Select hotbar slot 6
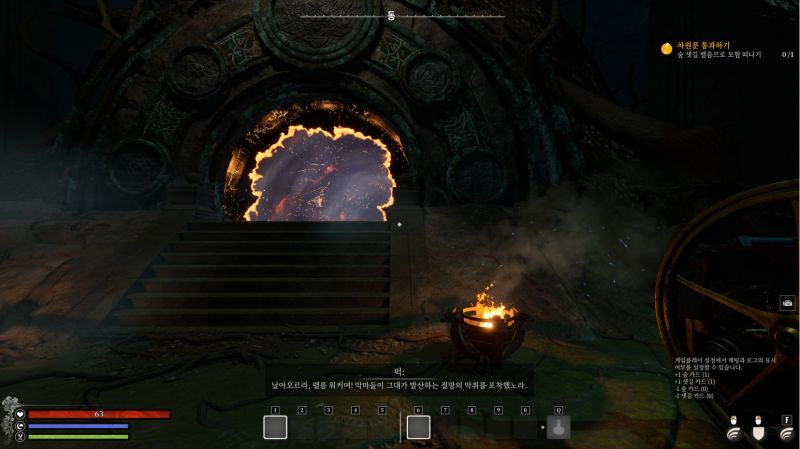This screenshot has width=800, height=449. coord(419,428)
